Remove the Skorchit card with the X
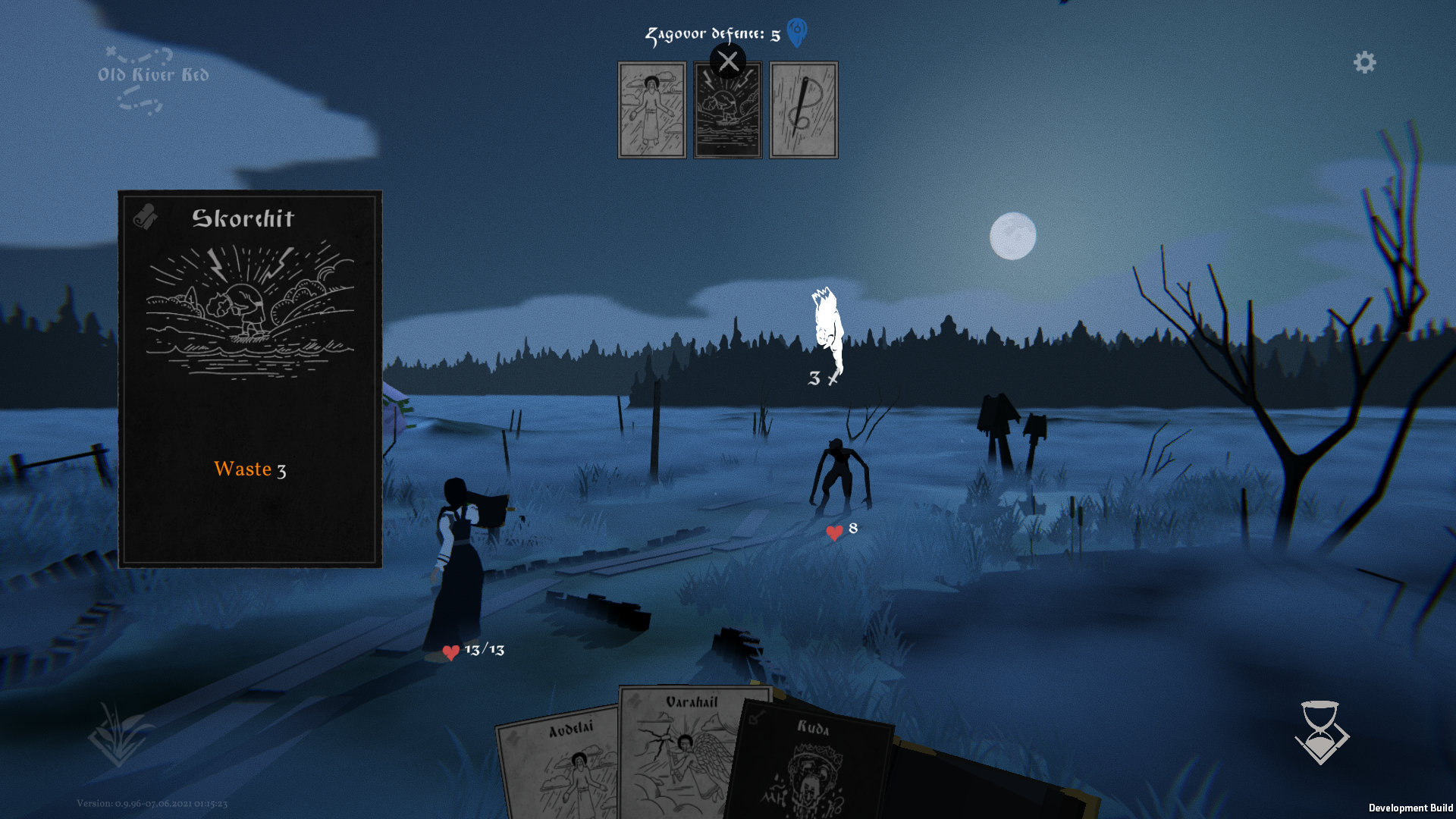Viewport: 1456px width, 819px height. click(x=728, y=61)
